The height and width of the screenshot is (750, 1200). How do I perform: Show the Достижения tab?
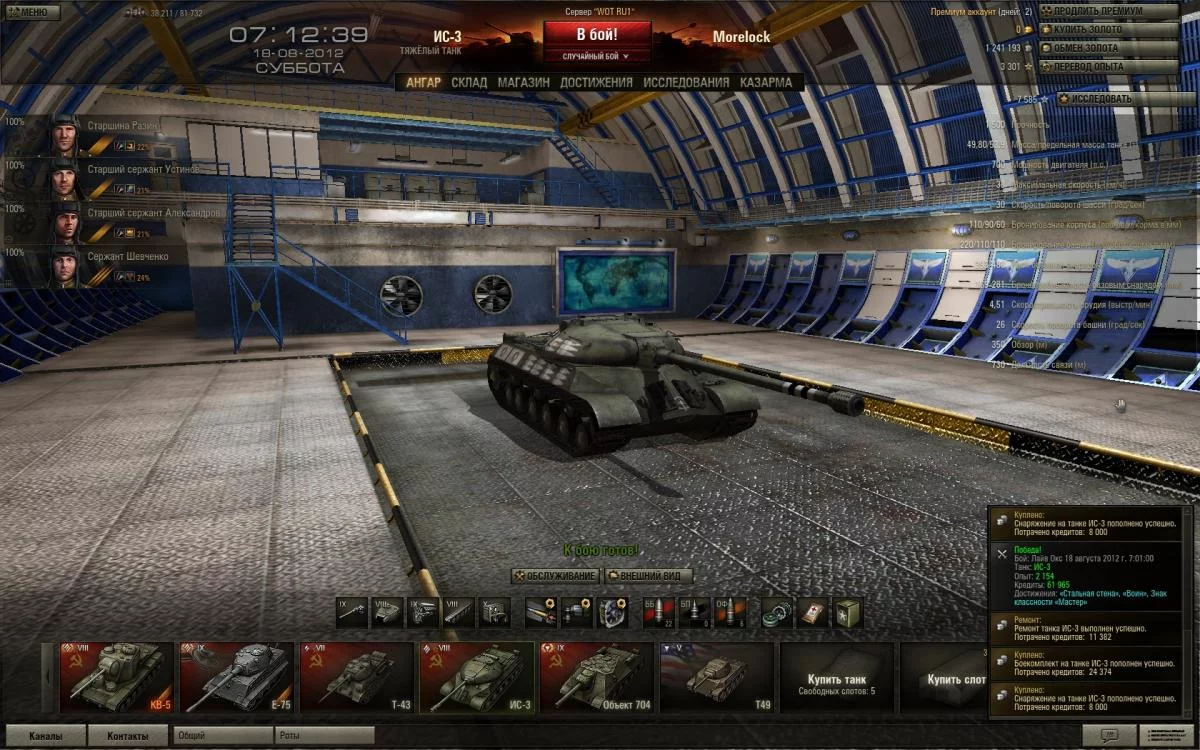(x=596, y=82)
